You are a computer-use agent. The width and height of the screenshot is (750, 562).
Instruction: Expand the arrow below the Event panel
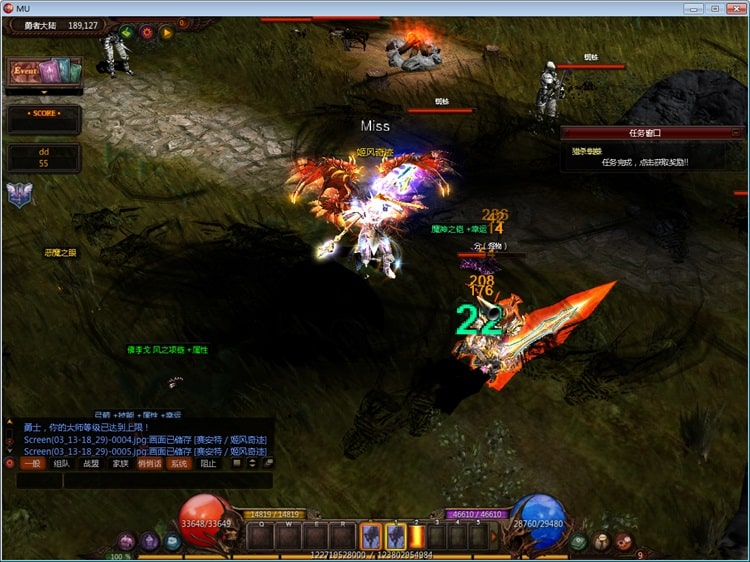click(44, 93)
